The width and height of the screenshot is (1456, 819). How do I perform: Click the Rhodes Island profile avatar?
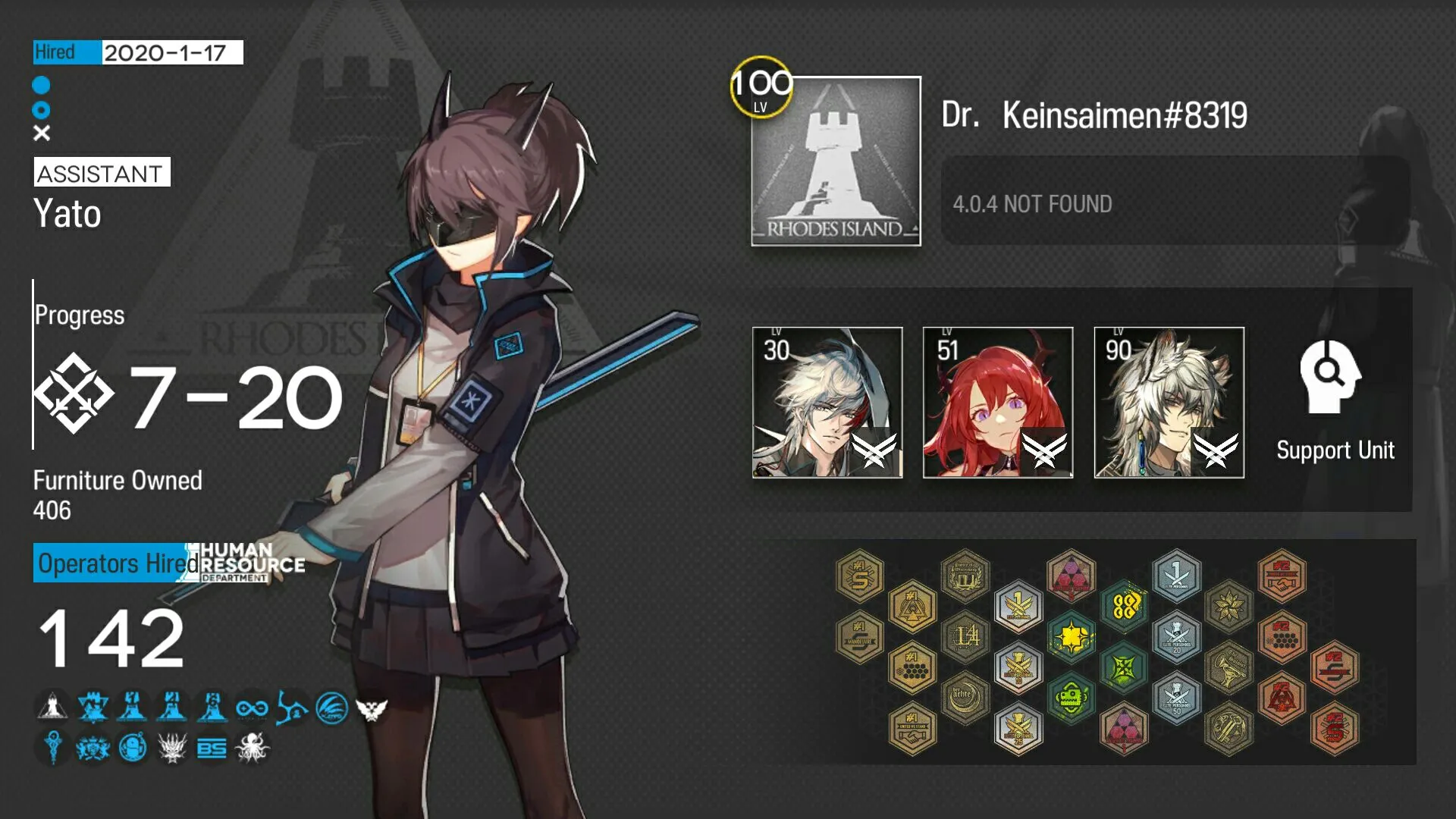pos(834,163)
